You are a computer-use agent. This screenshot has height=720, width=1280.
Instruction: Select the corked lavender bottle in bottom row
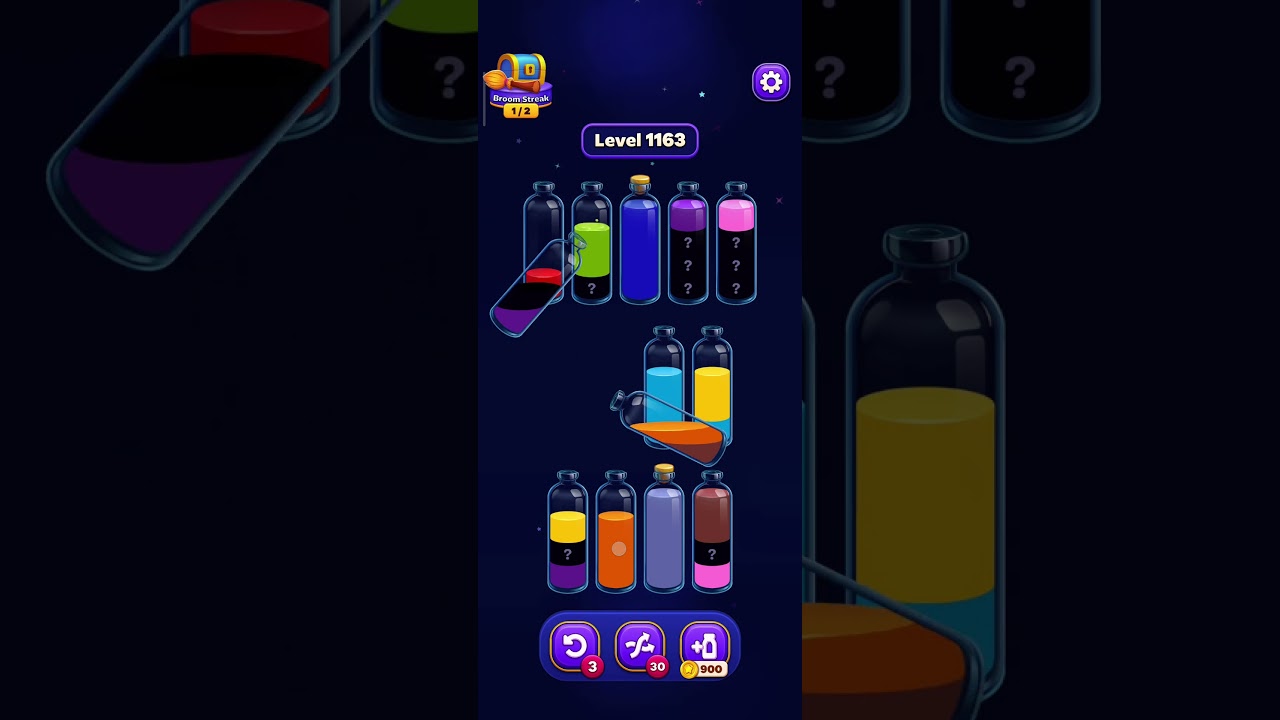[x=664, y=535]
